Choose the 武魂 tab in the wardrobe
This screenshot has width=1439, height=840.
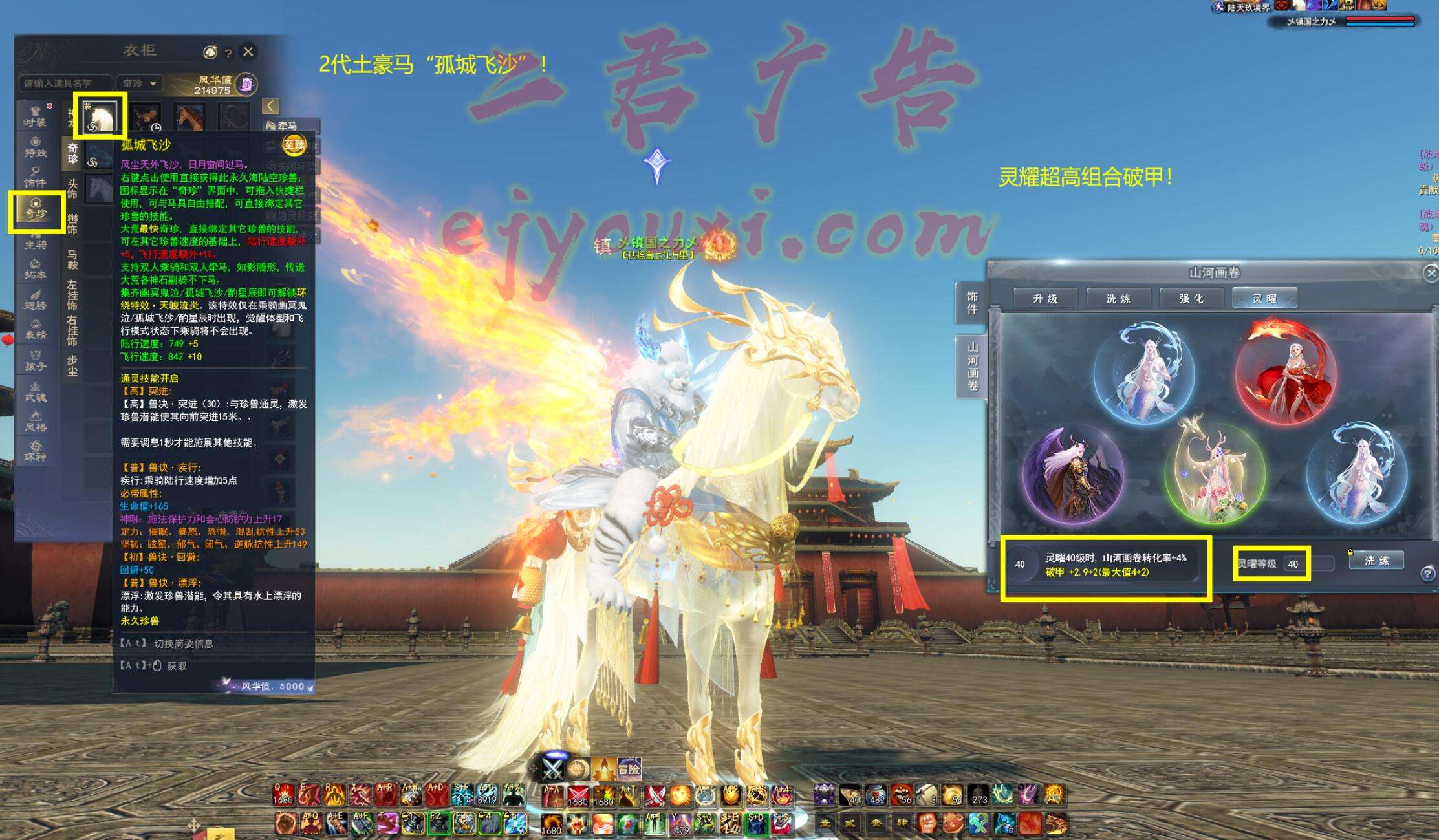click(36, 392)
